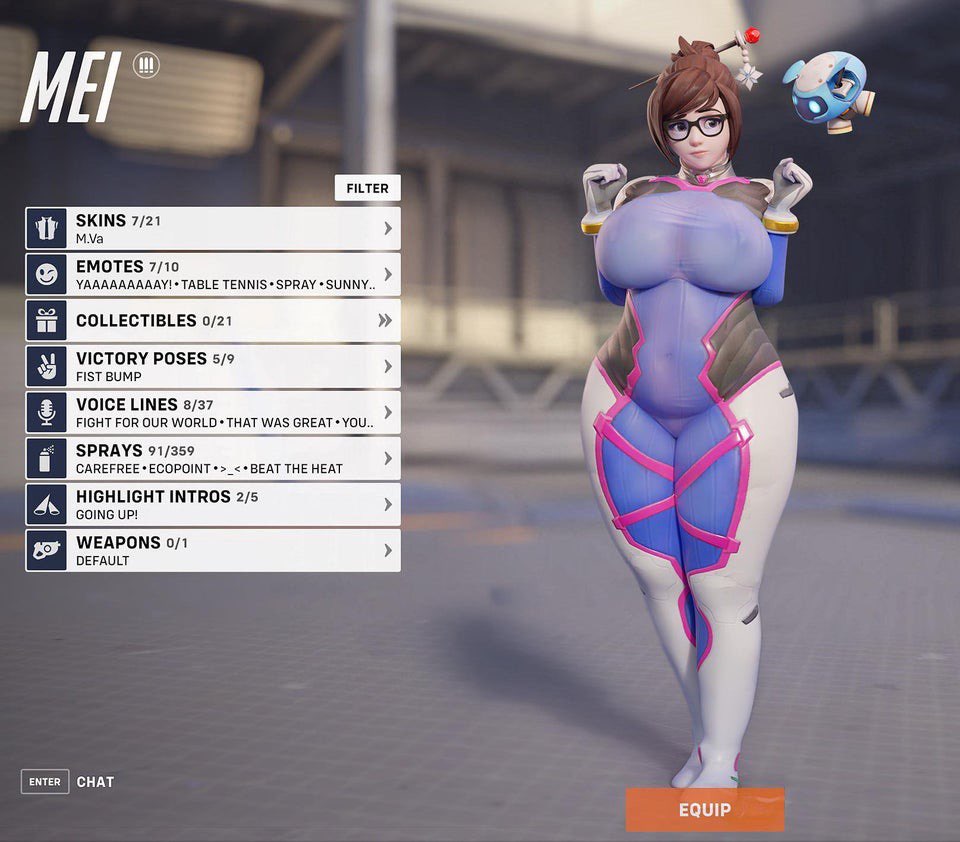Open the Emotes category
960x842 pixels.
coord(213,274)
